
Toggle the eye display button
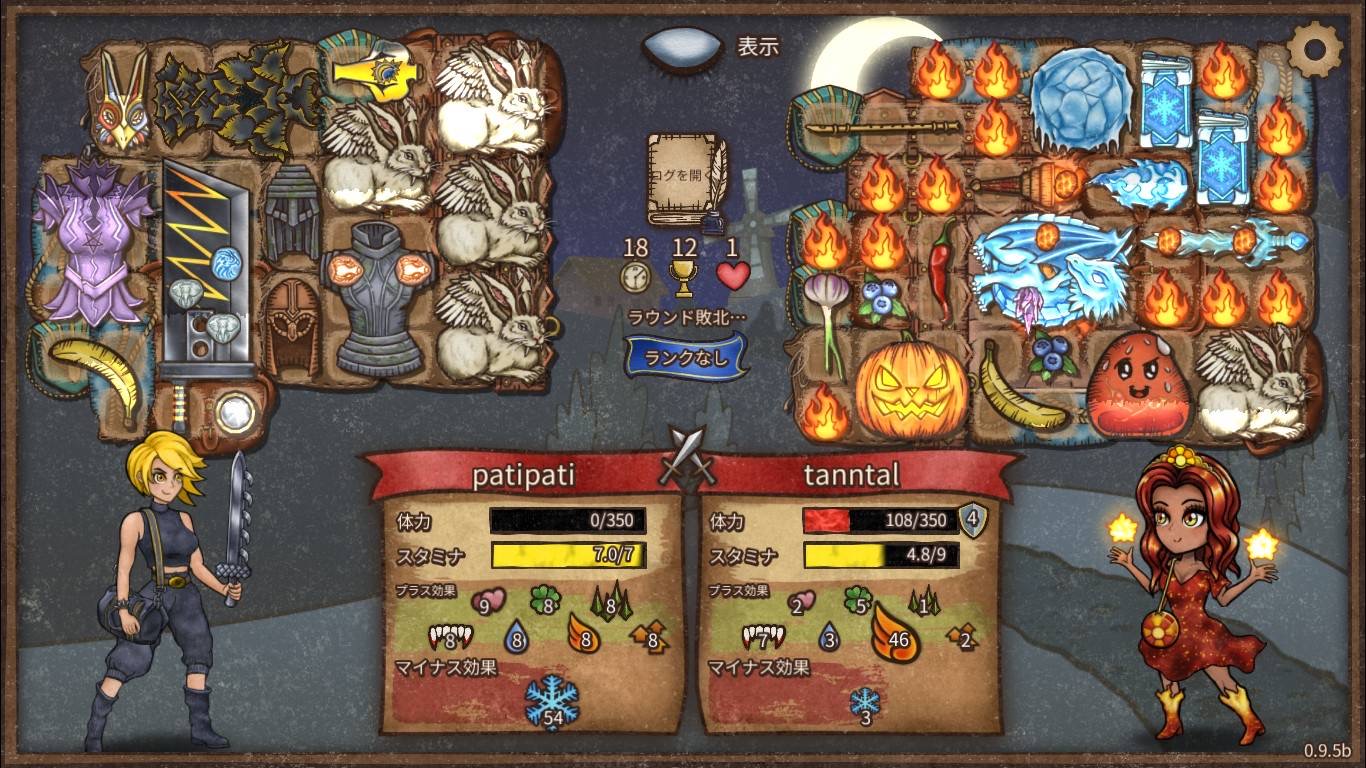click(683, 48)
